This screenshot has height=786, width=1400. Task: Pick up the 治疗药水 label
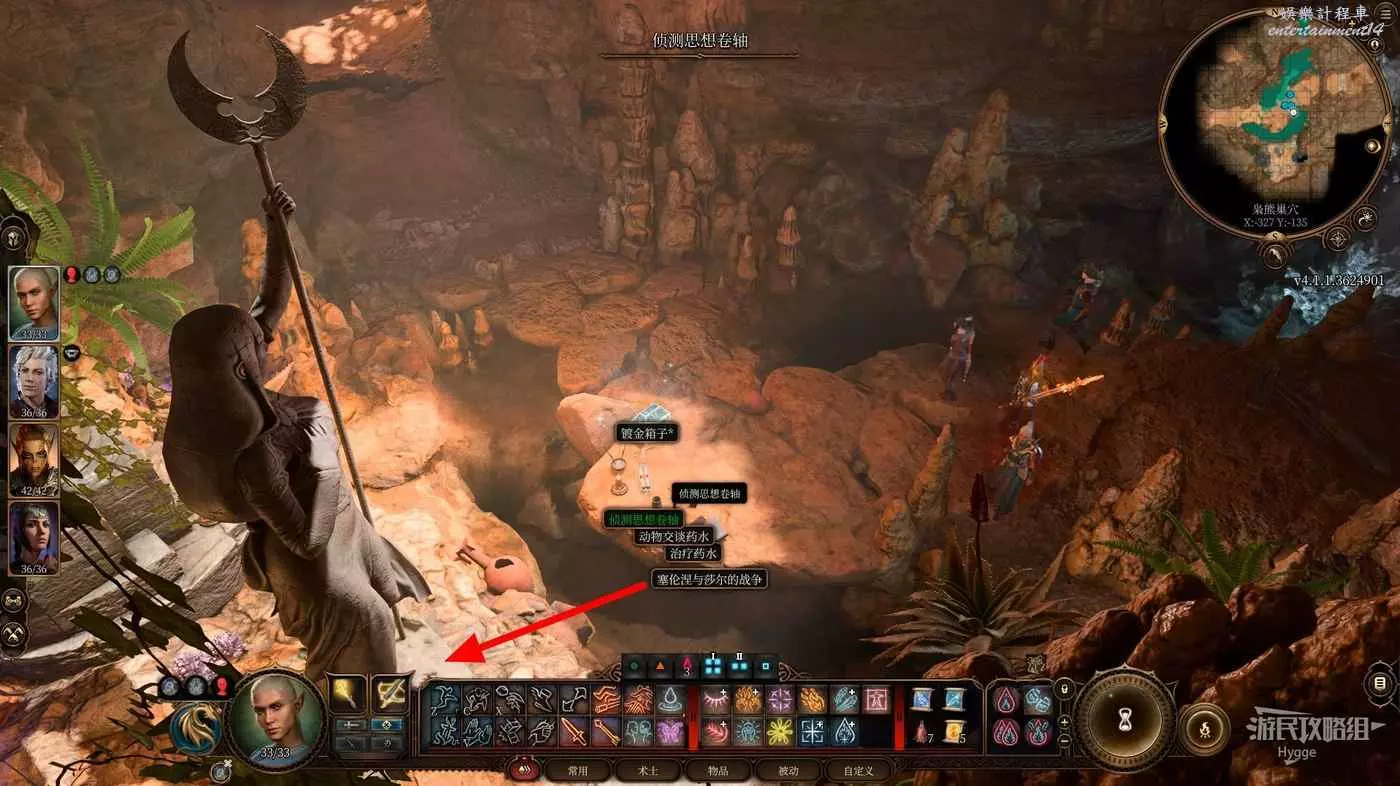tap(692, 553)
